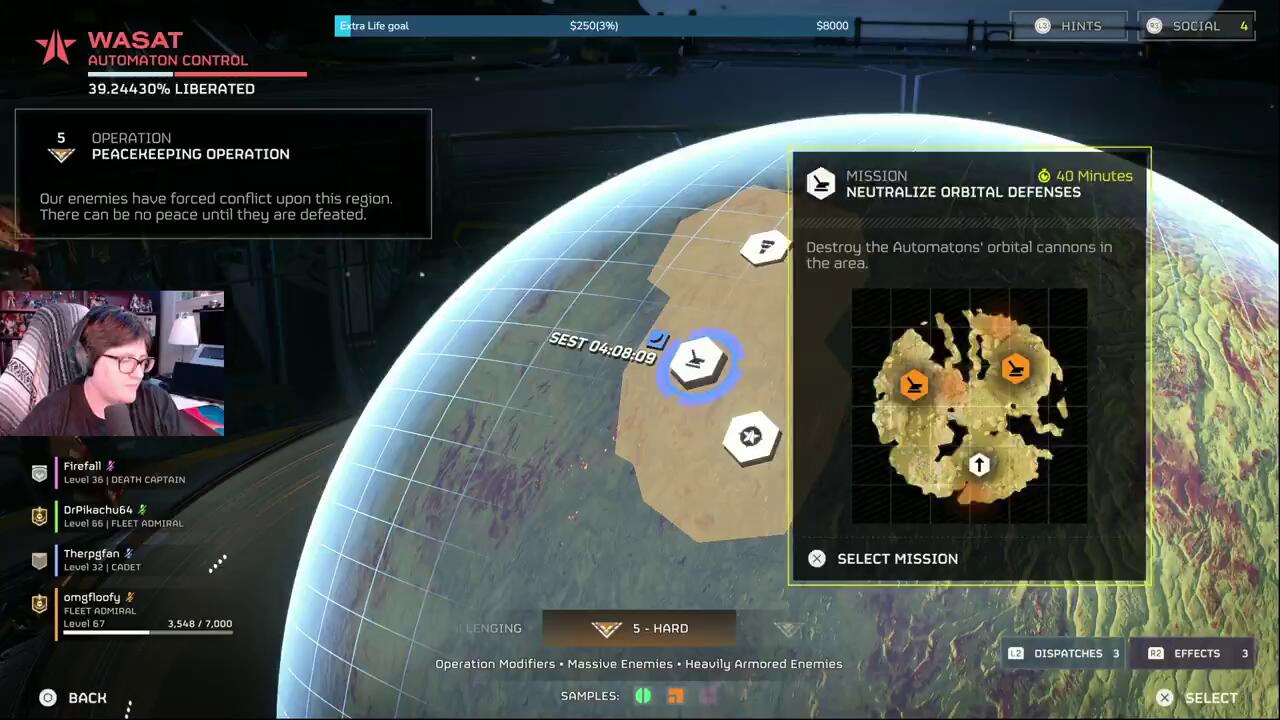1280x720 pixels.
Task: Show the planet Effects list
Action: click(1198, 654)
